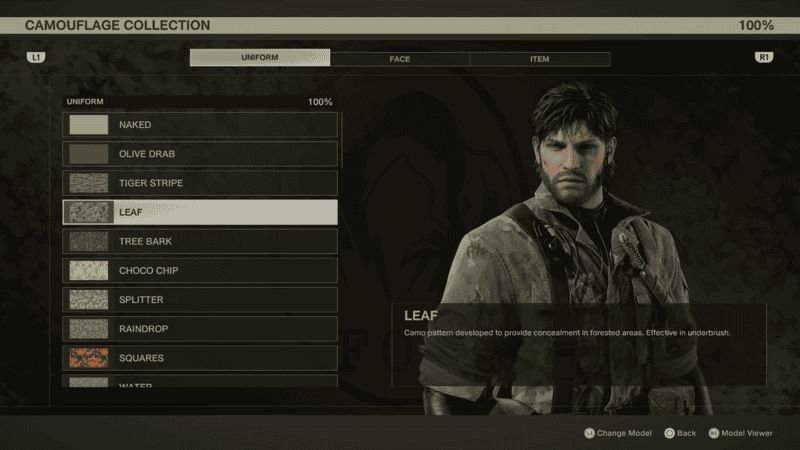The height and width of the screenshot is (450, 800).
Task: Select the partially visible Water entry
Action: 200,382
